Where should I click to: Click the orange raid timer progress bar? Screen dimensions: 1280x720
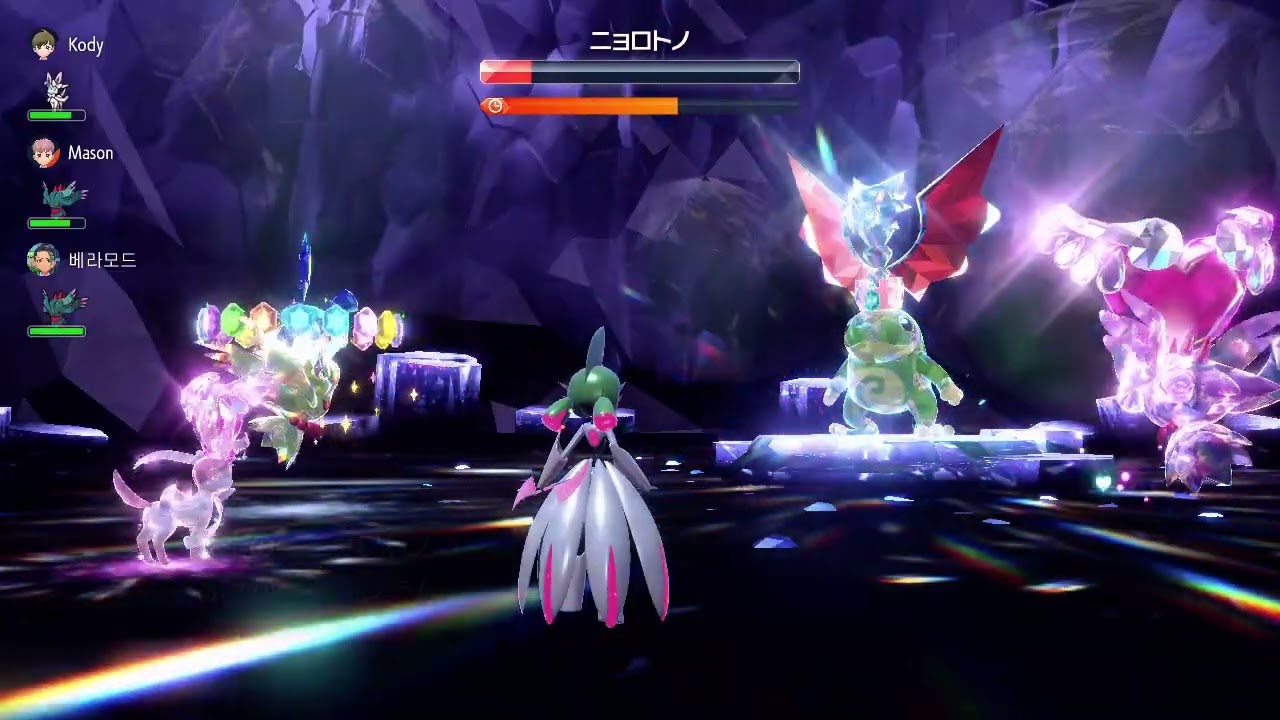590,103
